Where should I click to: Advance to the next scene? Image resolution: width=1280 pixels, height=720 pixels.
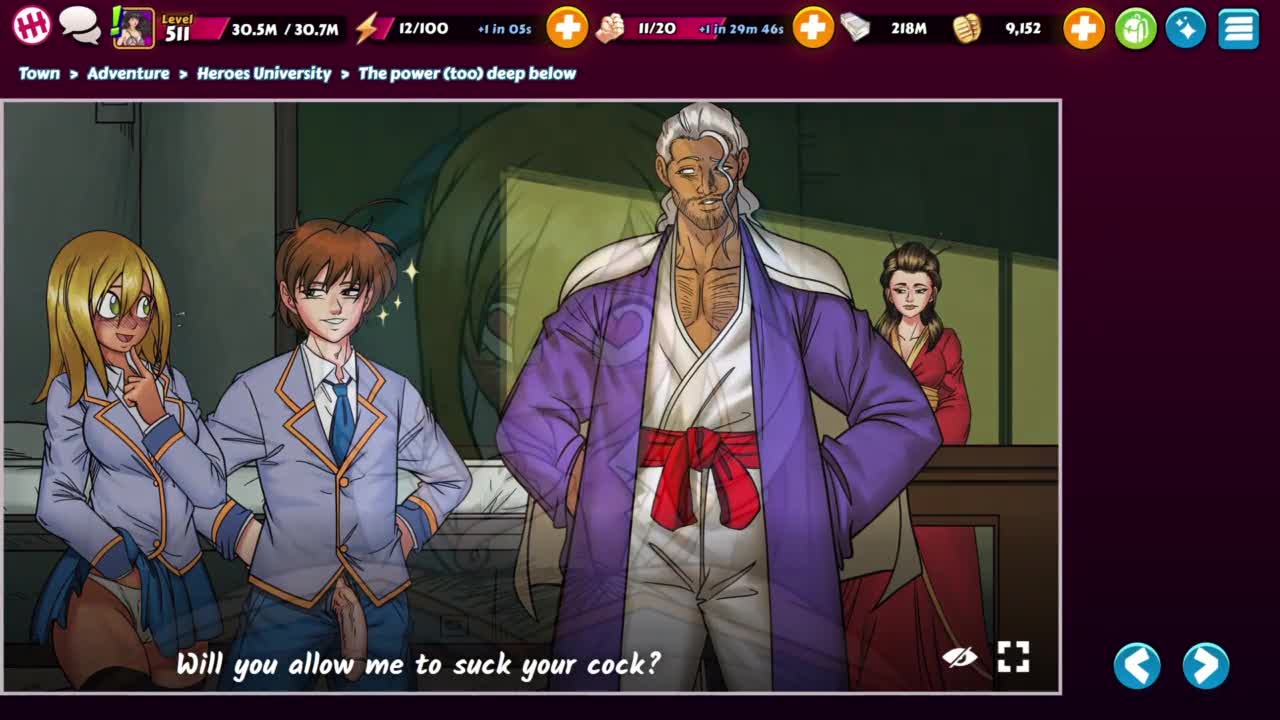point(1205,665)
